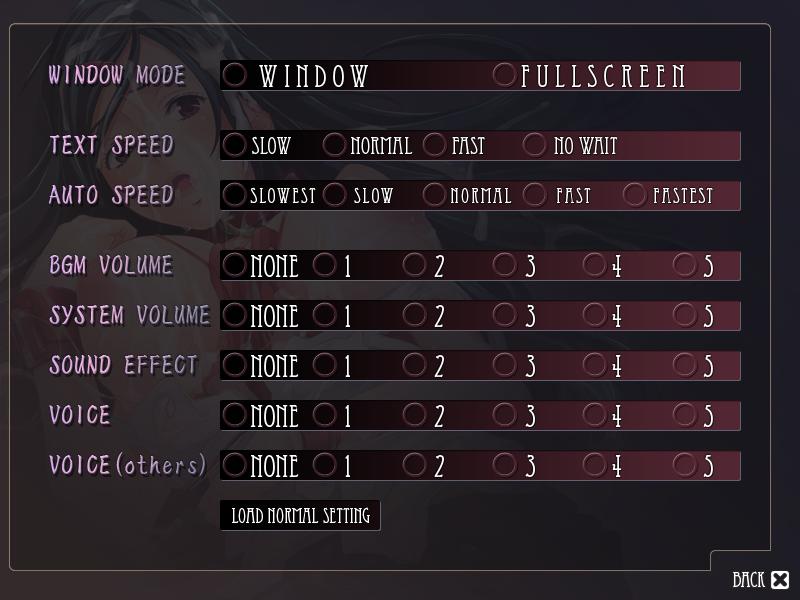Select No Wait text speed

coord(535,145)
